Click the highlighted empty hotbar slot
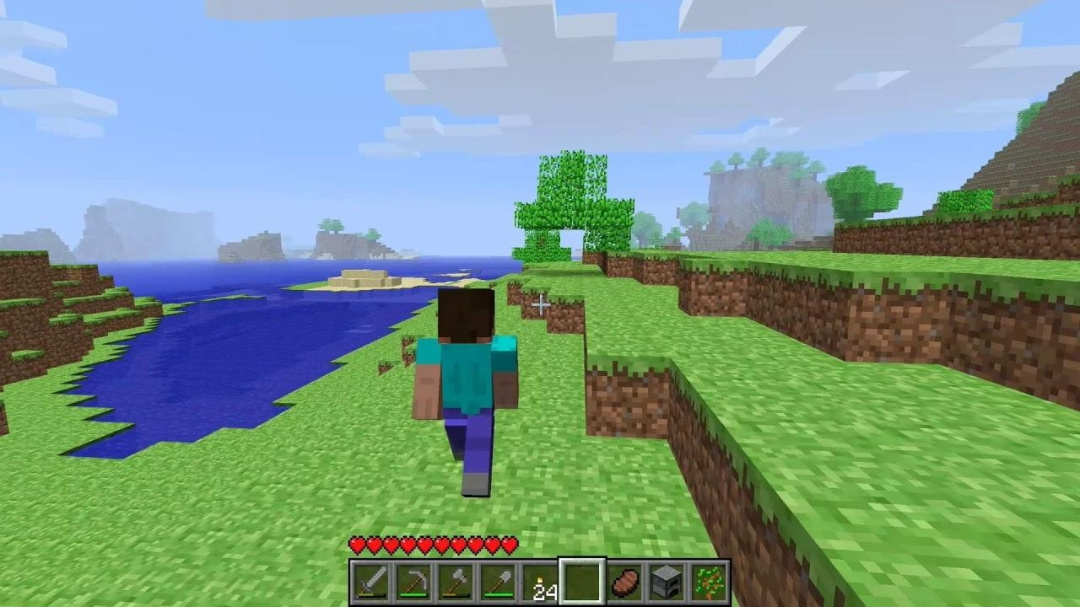1080x607 pixels. click(582, 581)
